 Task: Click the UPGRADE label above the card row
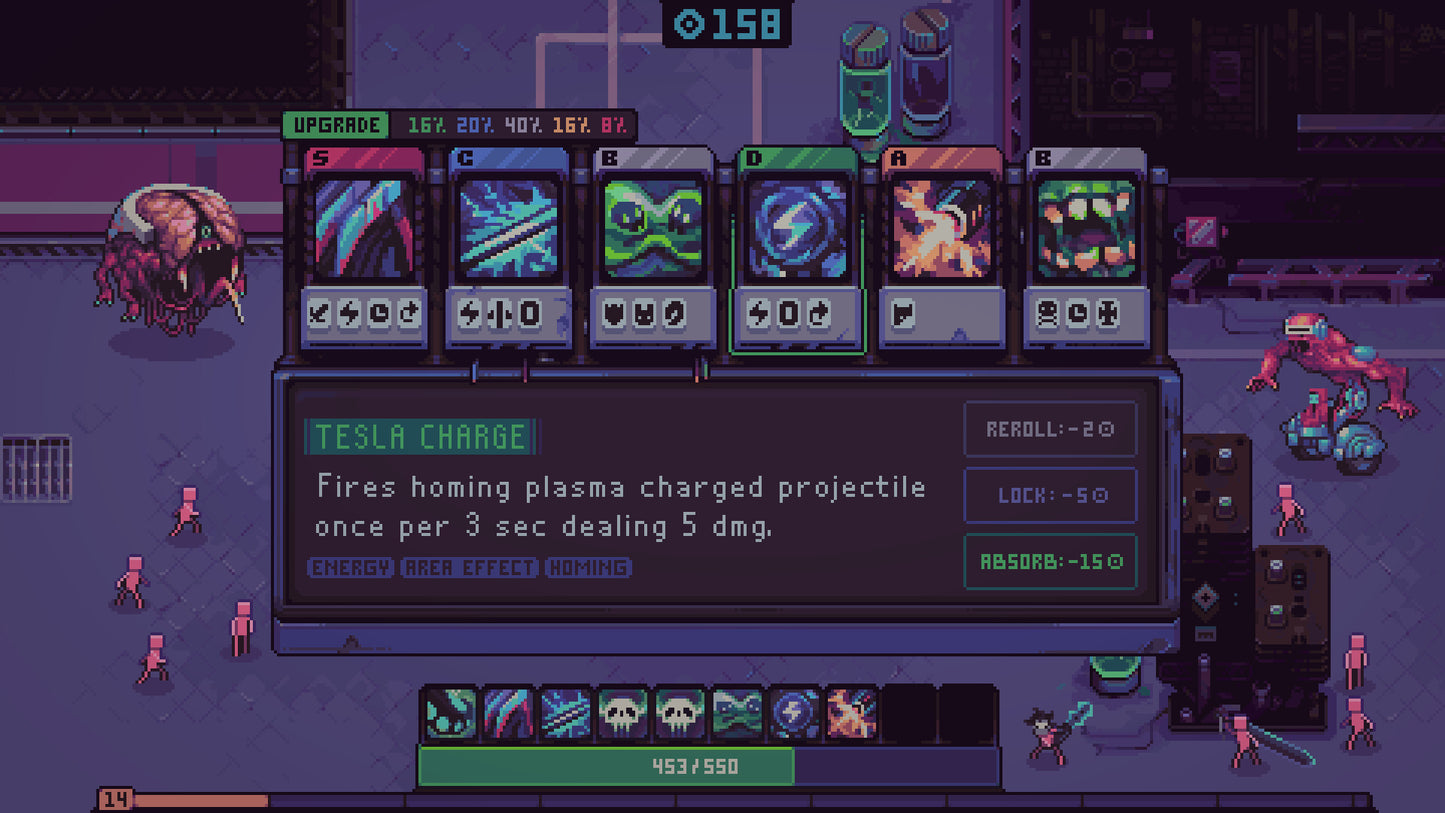336,125
